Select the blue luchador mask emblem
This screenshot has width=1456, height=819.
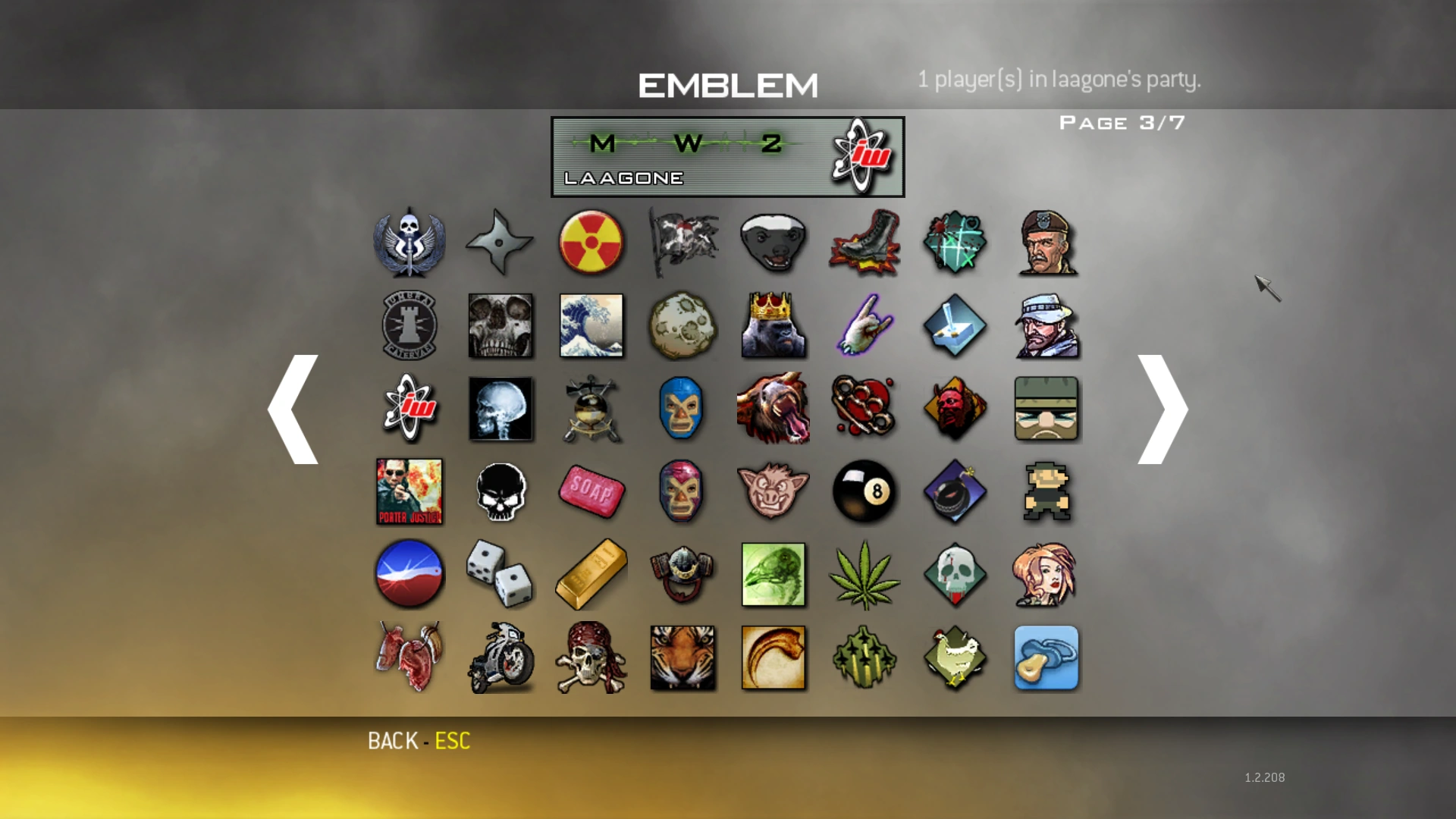click(x=682, y=409)
